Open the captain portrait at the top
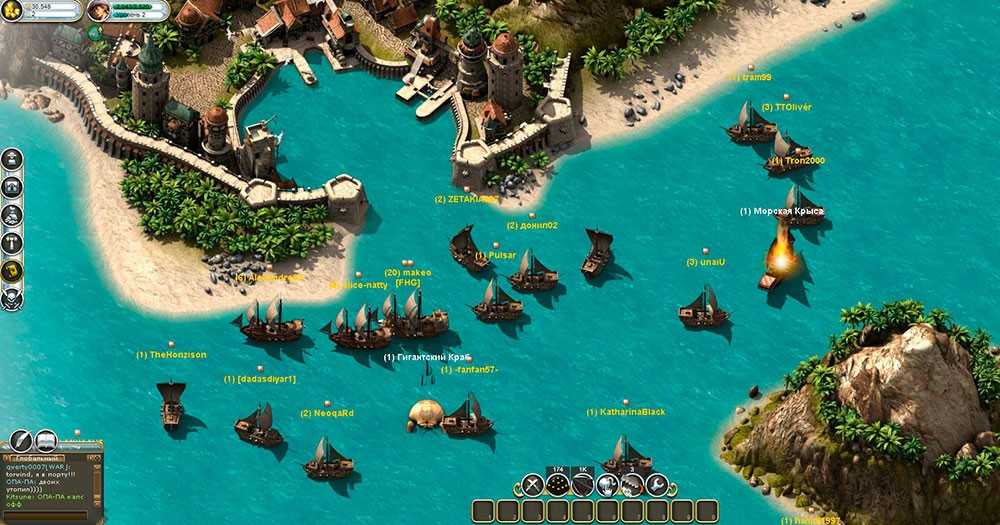The image size is (1000, 525). click(x=100, y=11)
